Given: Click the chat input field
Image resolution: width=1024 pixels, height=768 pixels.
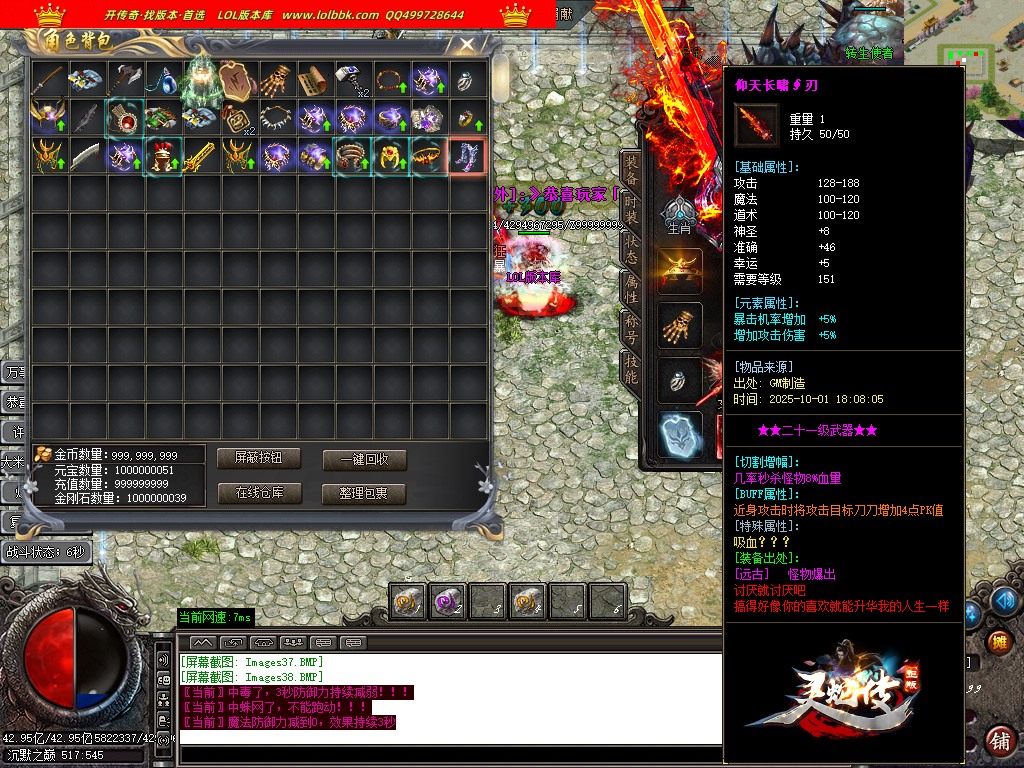Looking at the screenshot, I should pyautogui.click(x=450, y=738).
